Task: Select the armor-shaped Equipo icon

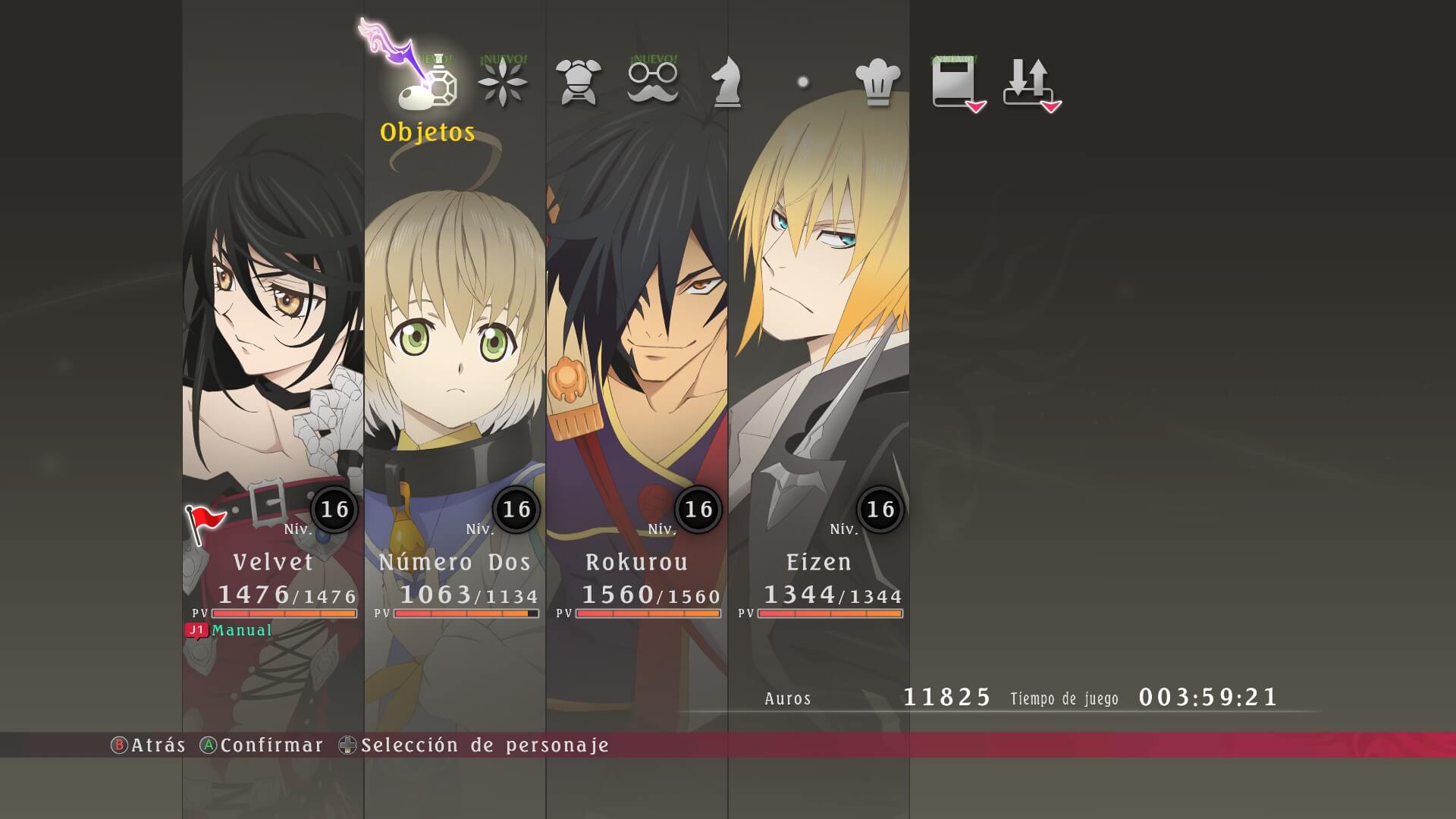Action: coord(579,83)
